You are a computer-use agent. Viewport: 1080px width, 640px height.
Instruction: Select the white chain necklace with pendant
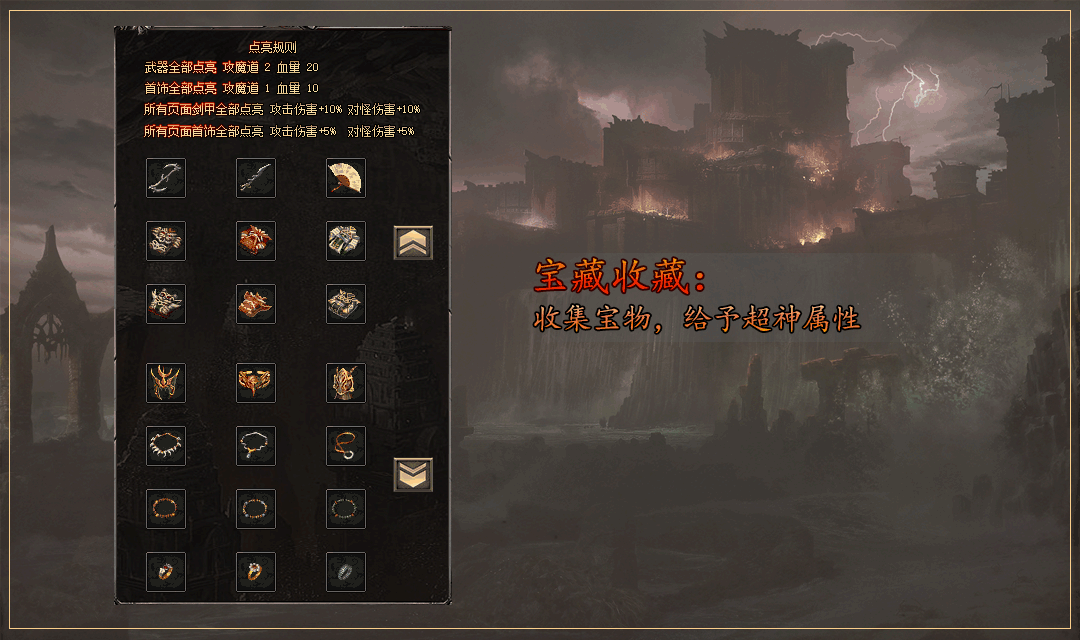256,446
